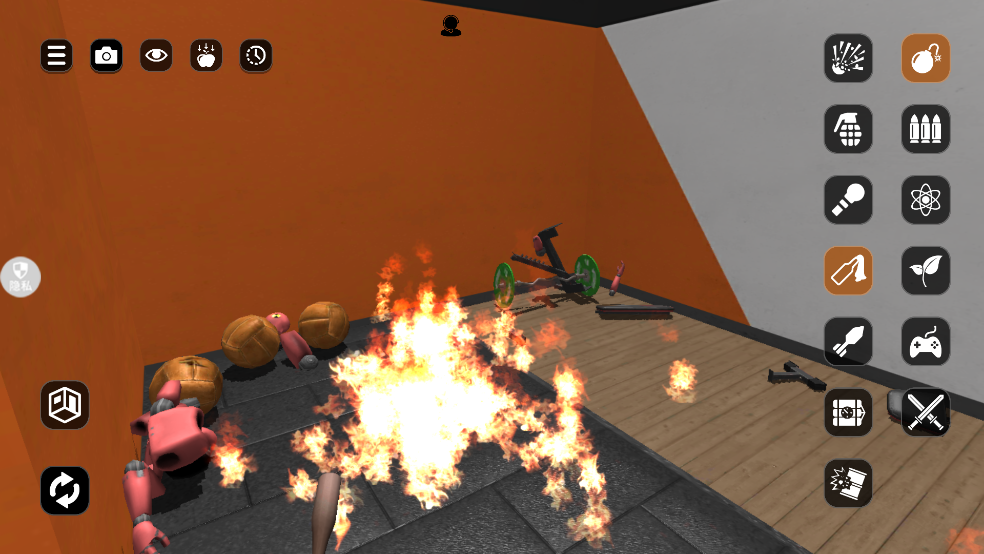Toggle the eye visibility button
This screenshot has width=984, height=554.
click(x=156, y=56)
